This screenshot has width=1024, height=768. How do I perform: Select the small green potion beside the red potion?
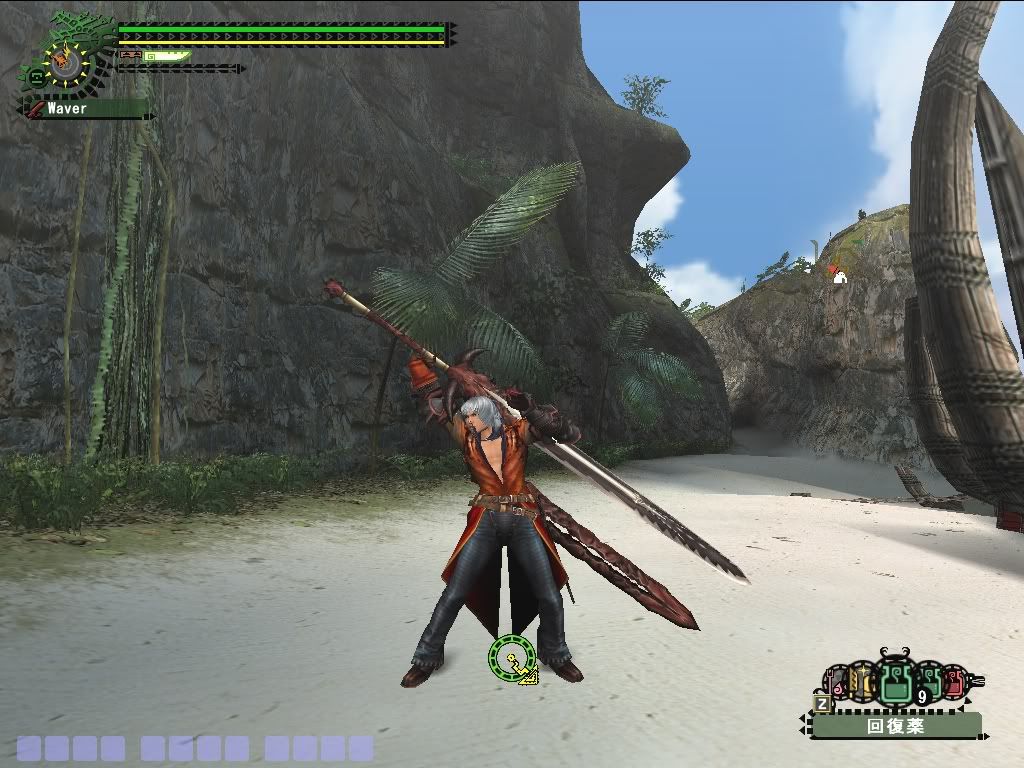point(929,683)
